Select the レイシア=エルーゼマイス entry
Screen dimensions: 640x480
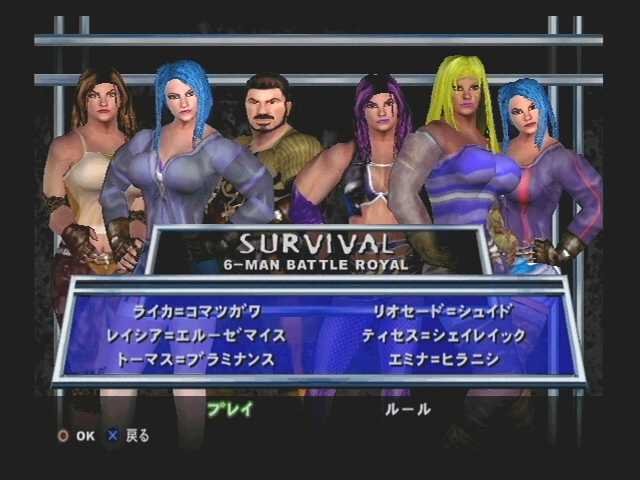point(196,335)
